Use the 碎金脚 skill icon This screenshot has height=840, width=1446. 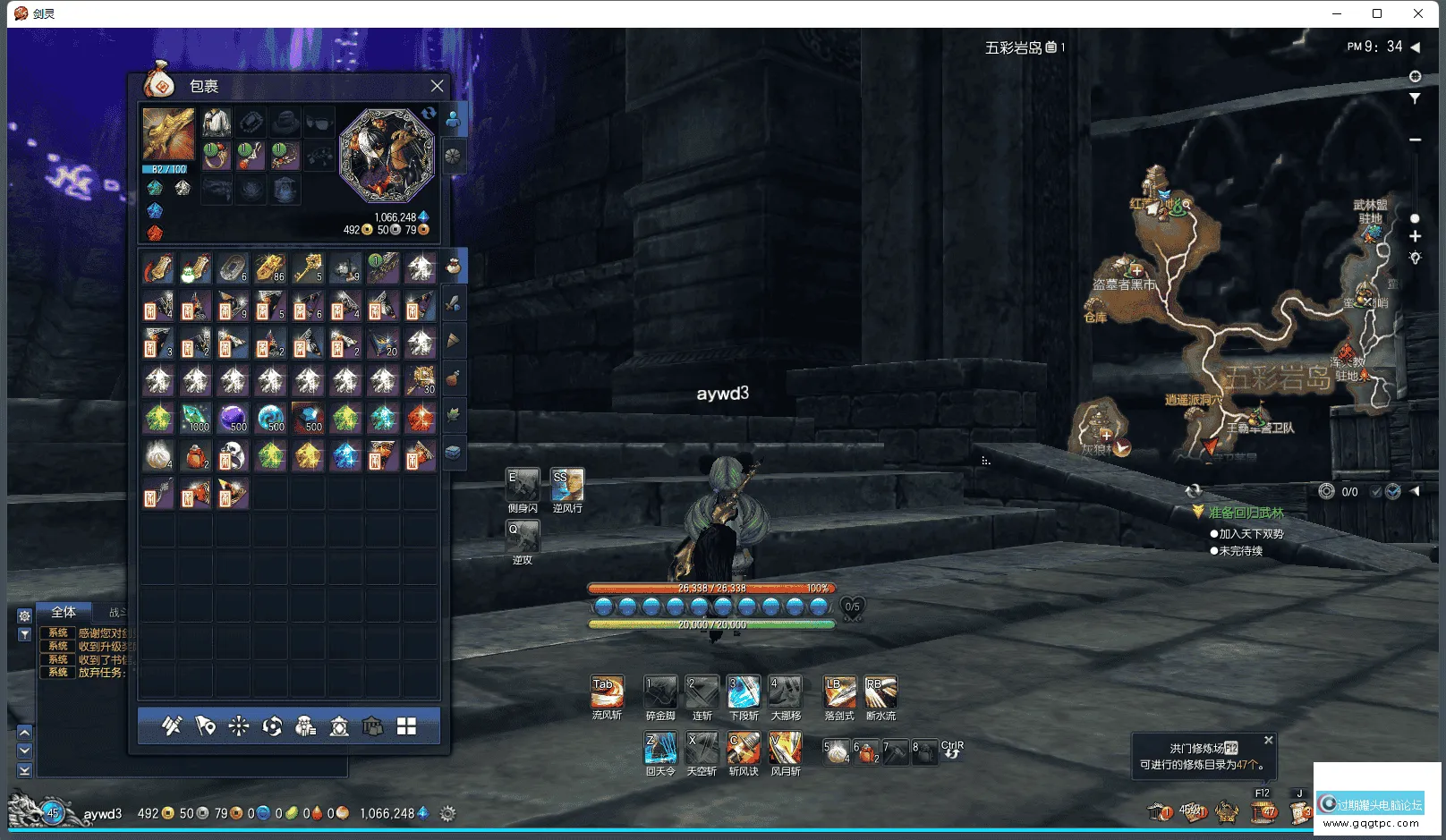(x=660, y=692)
